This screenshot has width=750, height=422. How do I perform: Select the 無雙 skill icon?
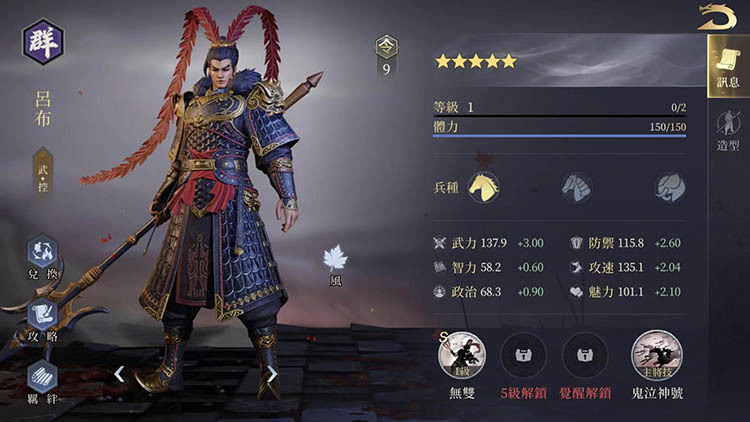460,355
